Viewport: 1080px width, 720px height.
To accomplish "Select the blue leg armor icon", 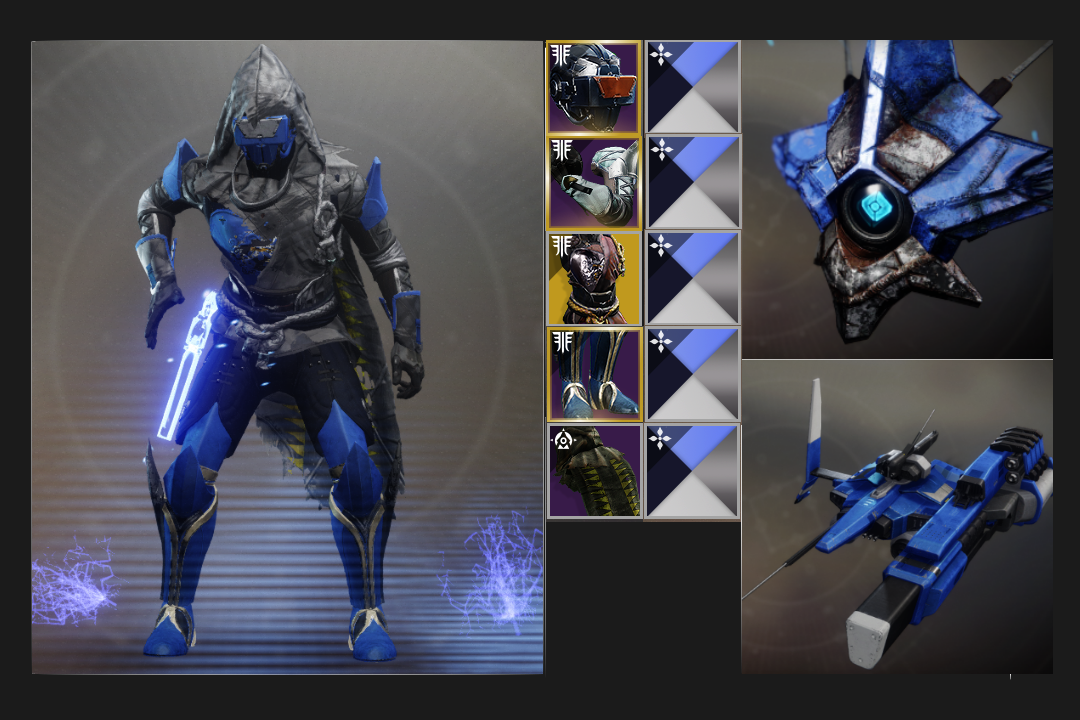I will point(594,375).
